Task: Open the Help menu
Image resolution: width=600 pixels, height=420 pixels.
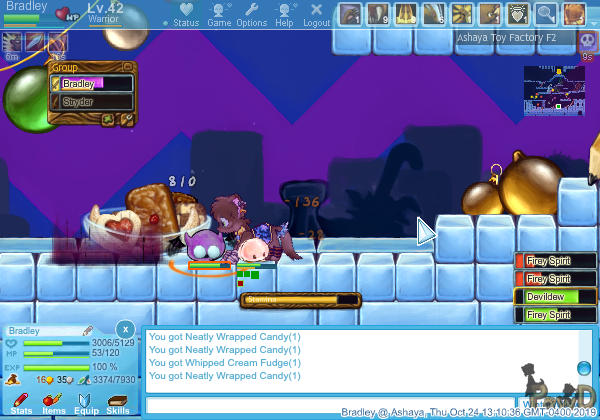Action: 284,14
